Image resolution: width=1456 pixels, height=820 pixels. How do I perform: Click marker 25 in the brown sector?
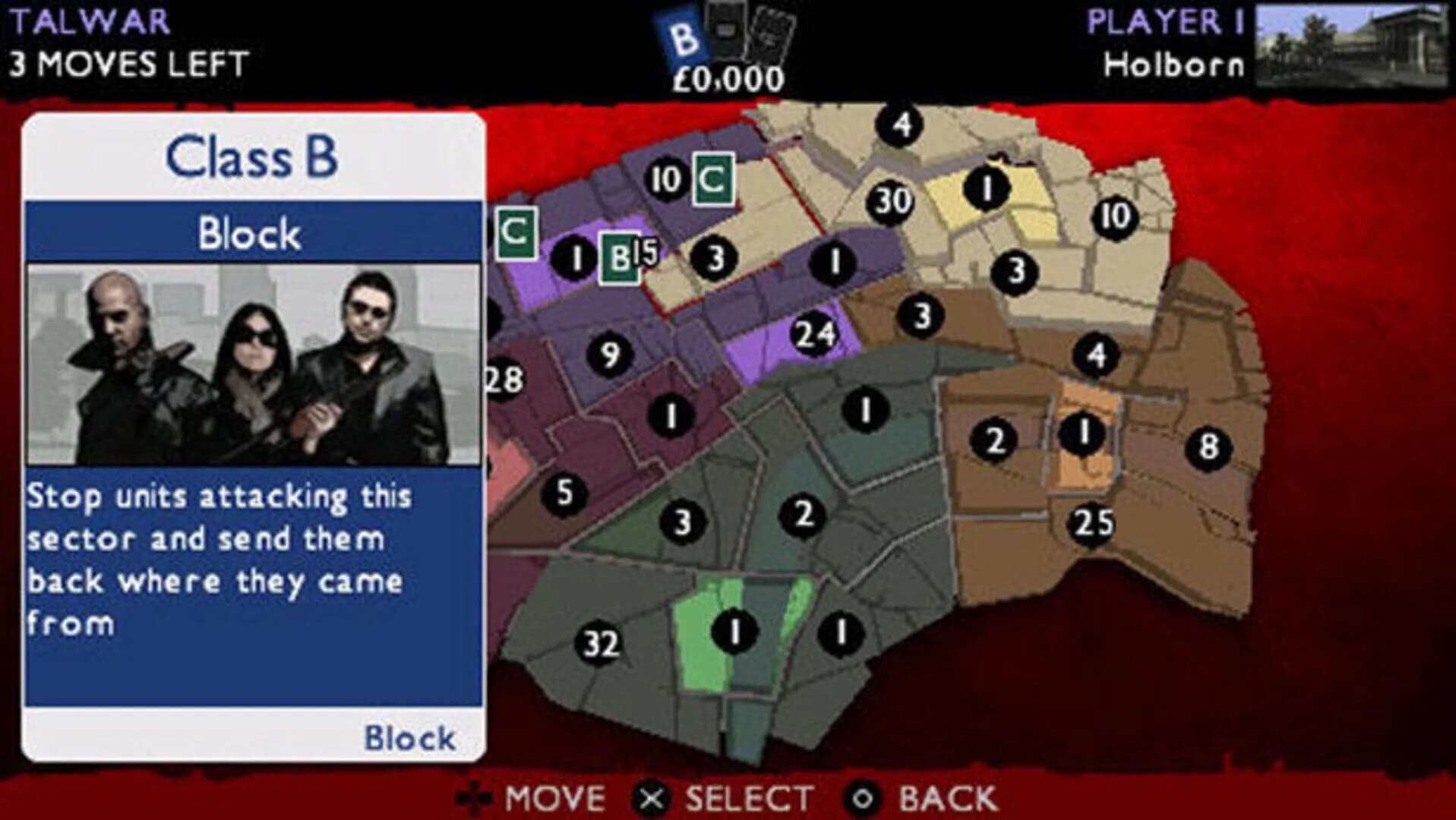point(1091,521)
